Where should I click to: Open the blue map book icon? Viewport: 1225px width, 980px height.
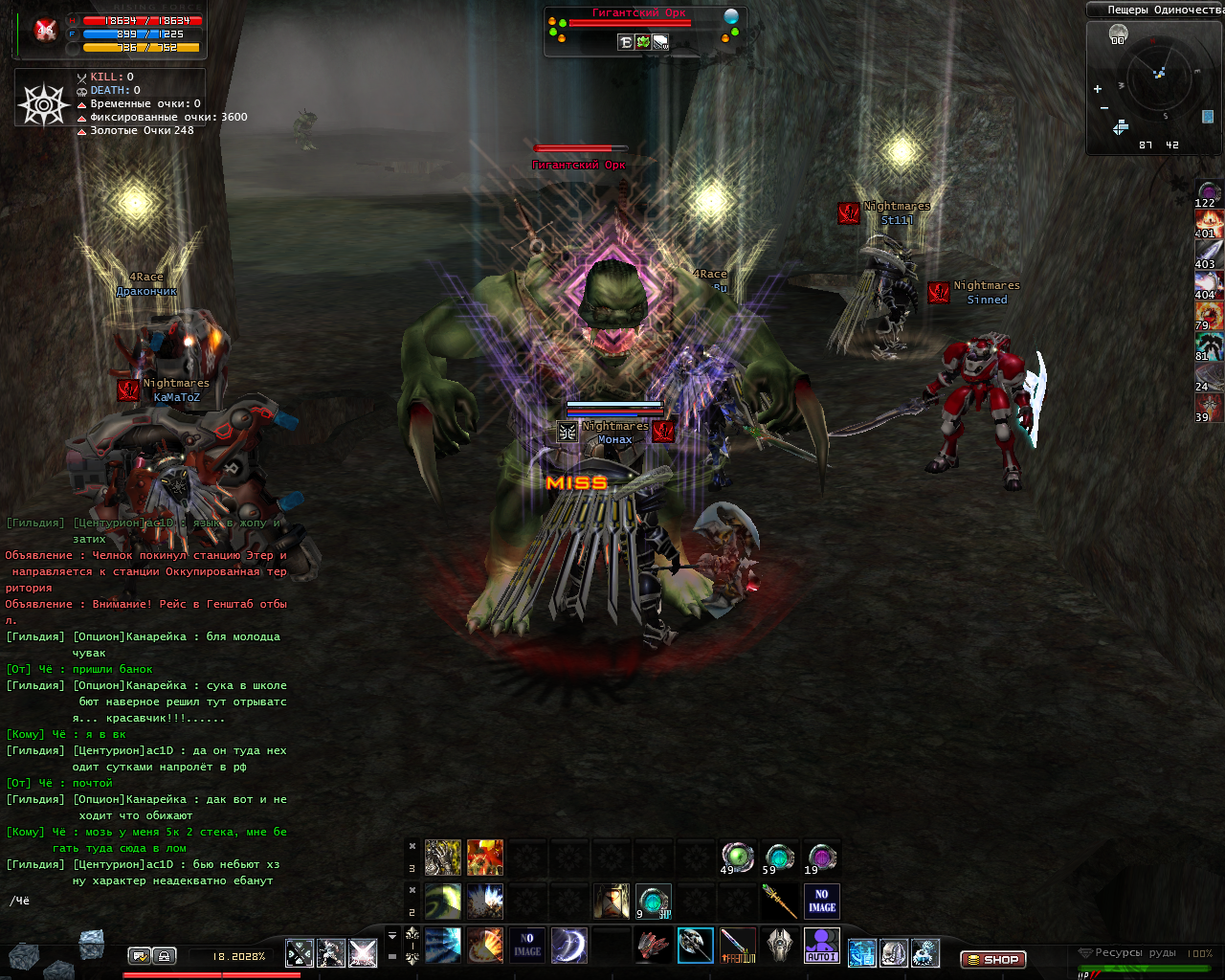1208,117
